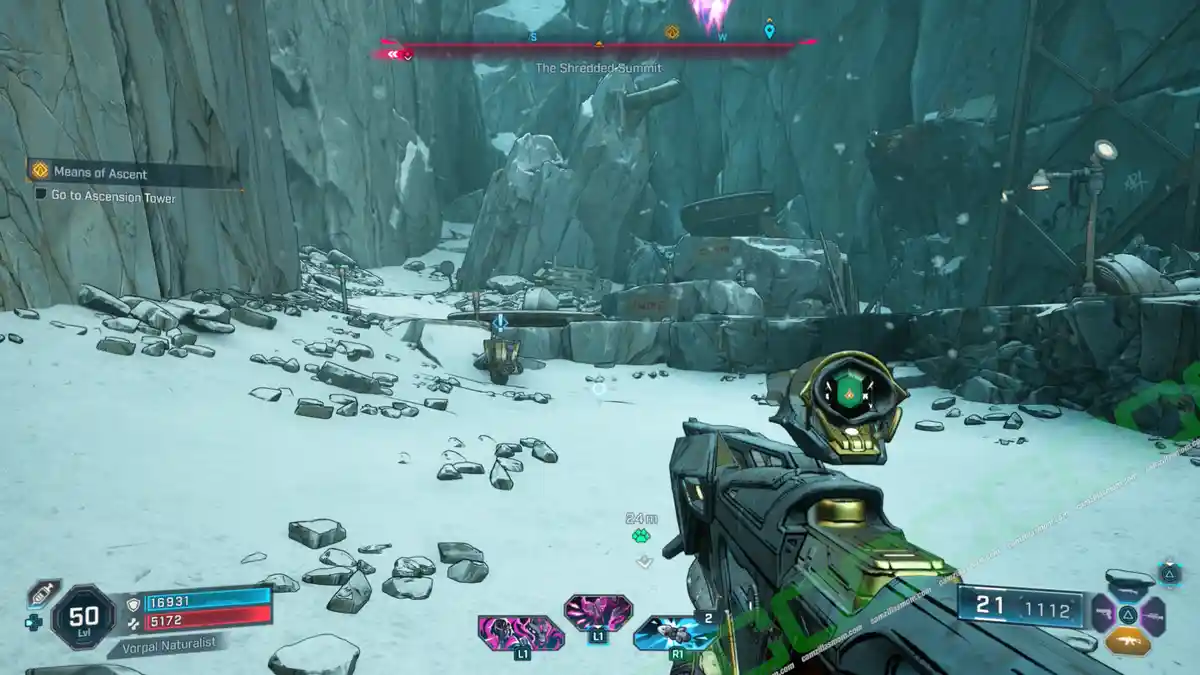Equip the right purple rifle weapon slot
Viewport: 1200px width, 675px height.
(1154, 612)
